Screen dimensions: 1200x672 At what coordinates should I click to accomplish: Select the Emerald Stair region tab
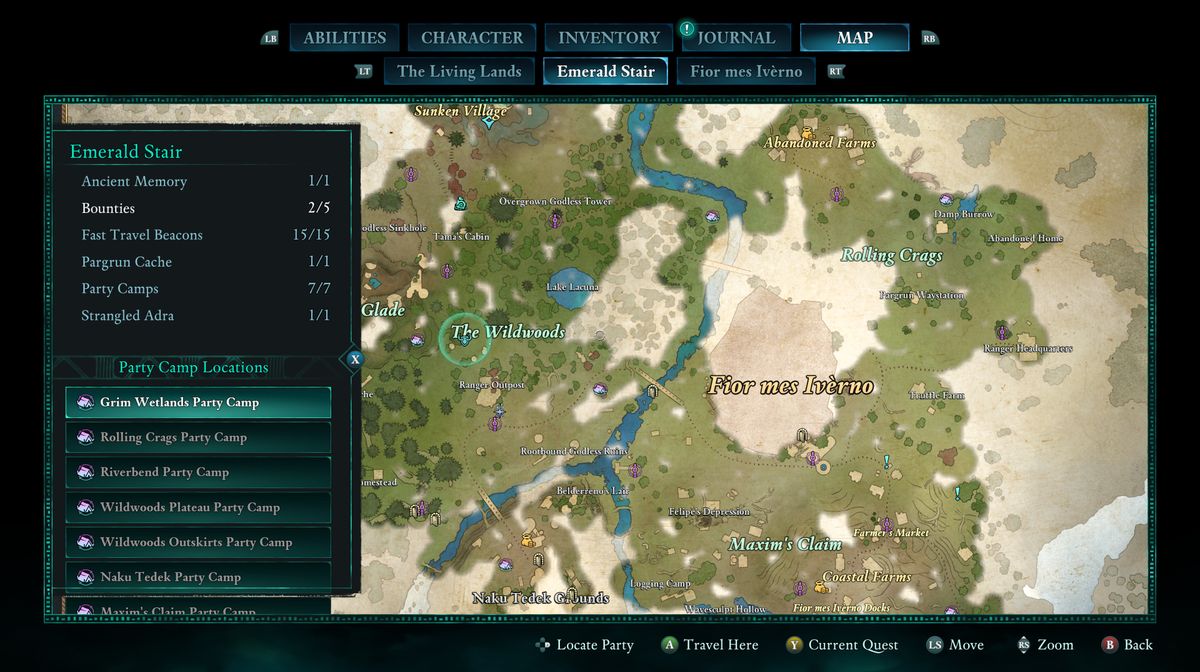pyautogui.click(x=605, y=71)
